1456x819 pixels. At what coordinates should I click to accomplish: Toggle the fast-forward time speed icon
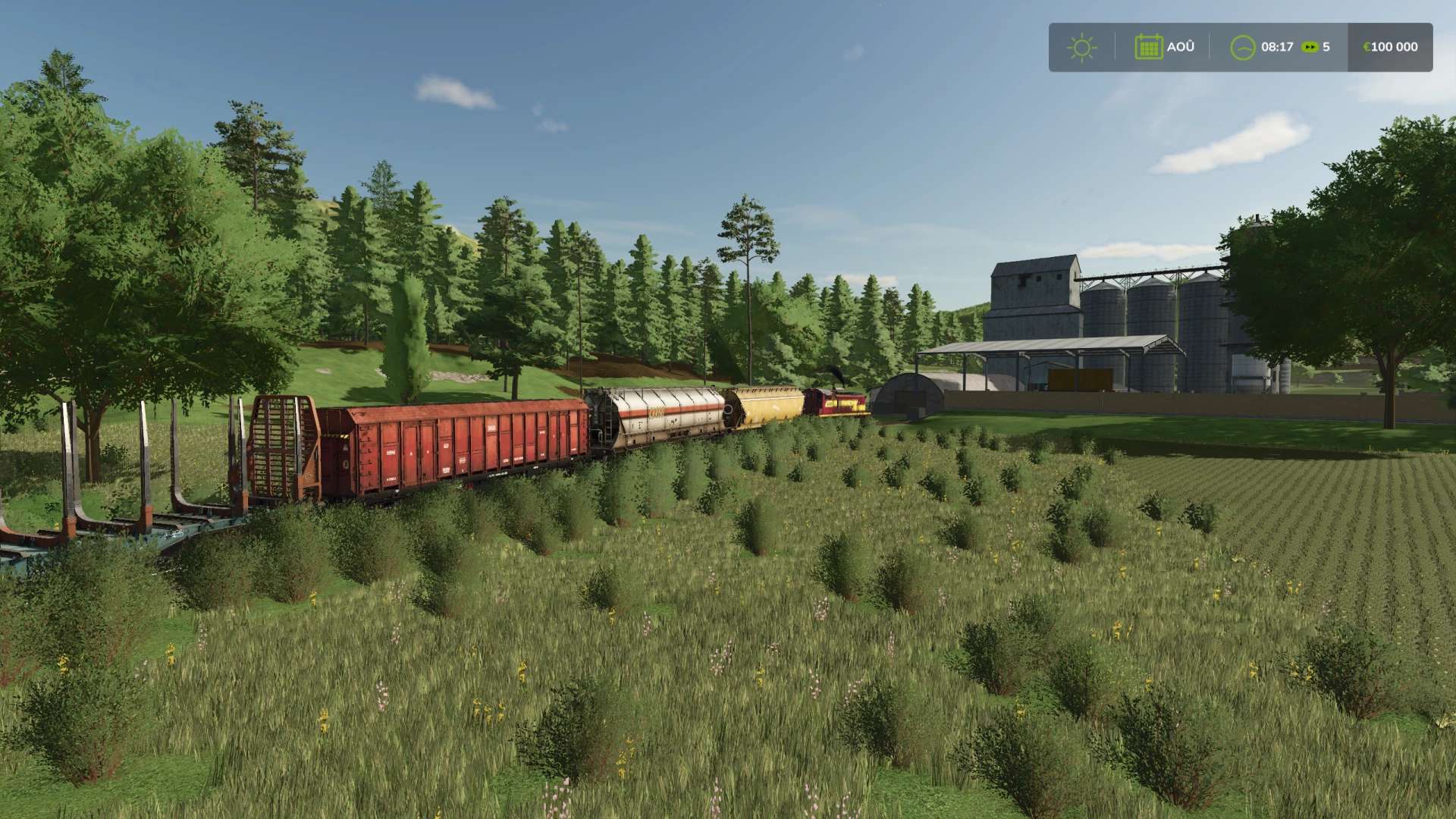[x=1310, y=47]
